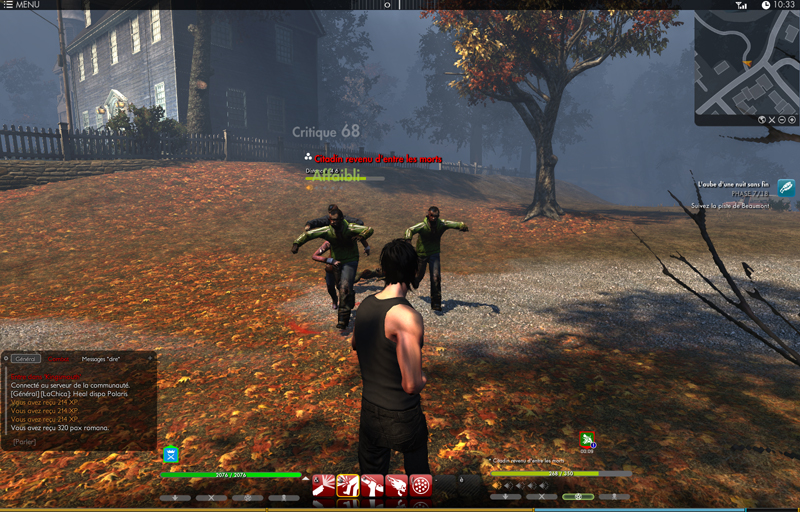
Task: Zoom in the minimap with plus button
Action: click(791, 119)
